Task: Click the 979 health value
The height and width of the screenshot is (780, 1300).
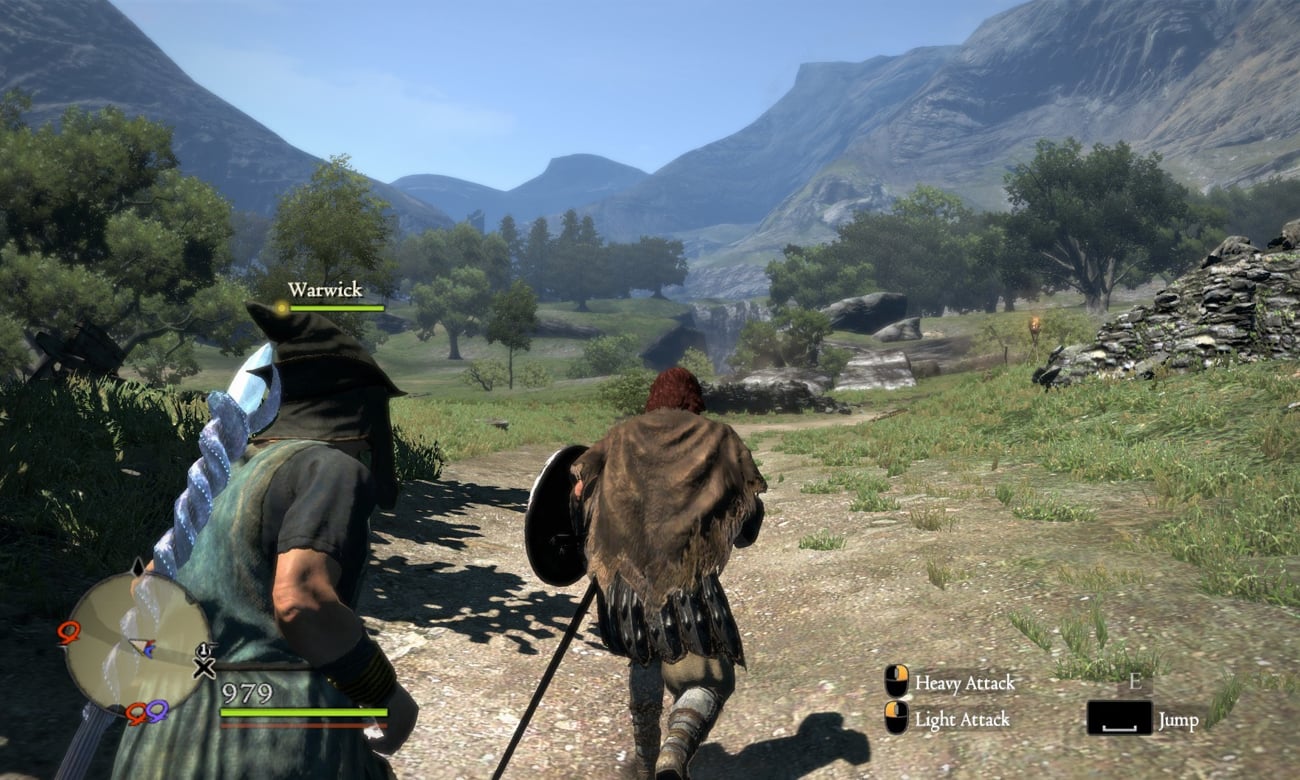Action: pos(245,692)
